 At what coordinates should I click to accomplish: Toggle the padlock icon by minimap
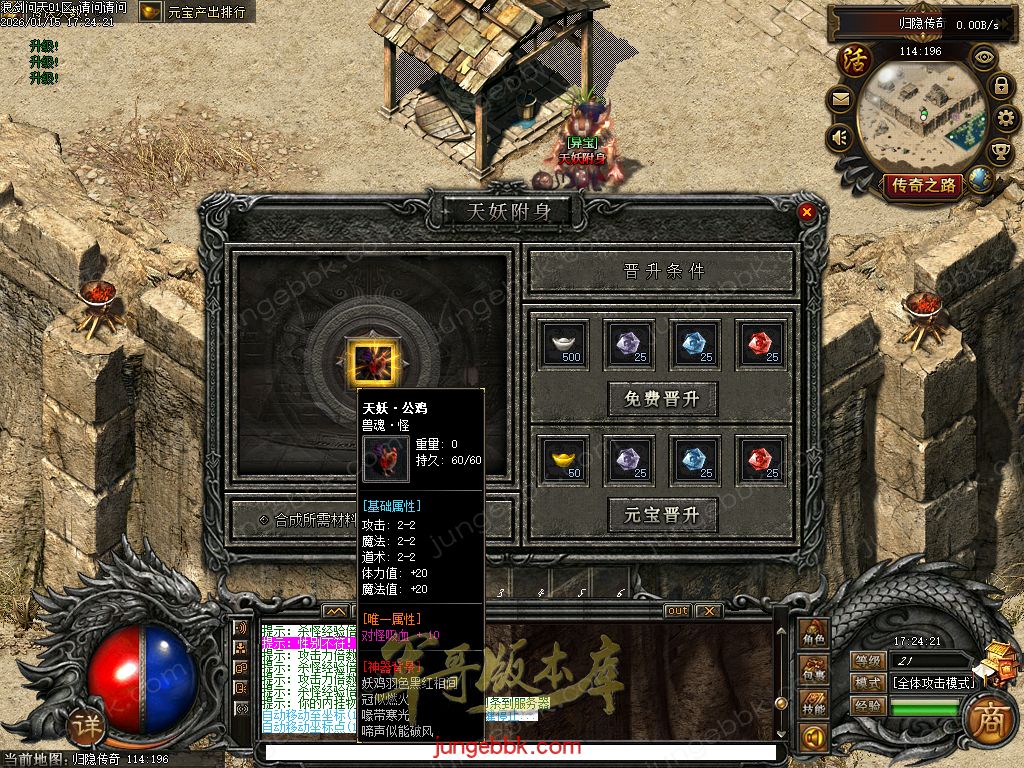(1000, 86)
